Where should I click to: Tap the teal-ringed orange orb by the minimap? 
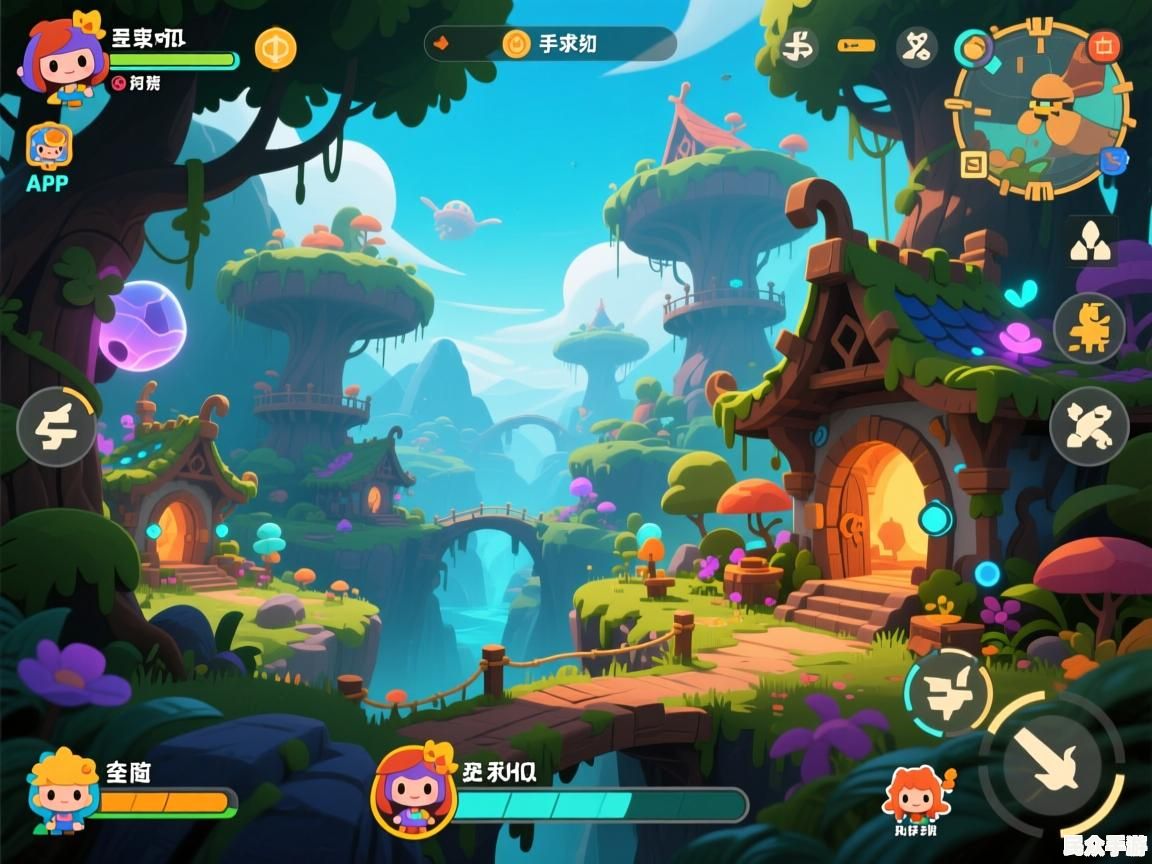point(973,47)
